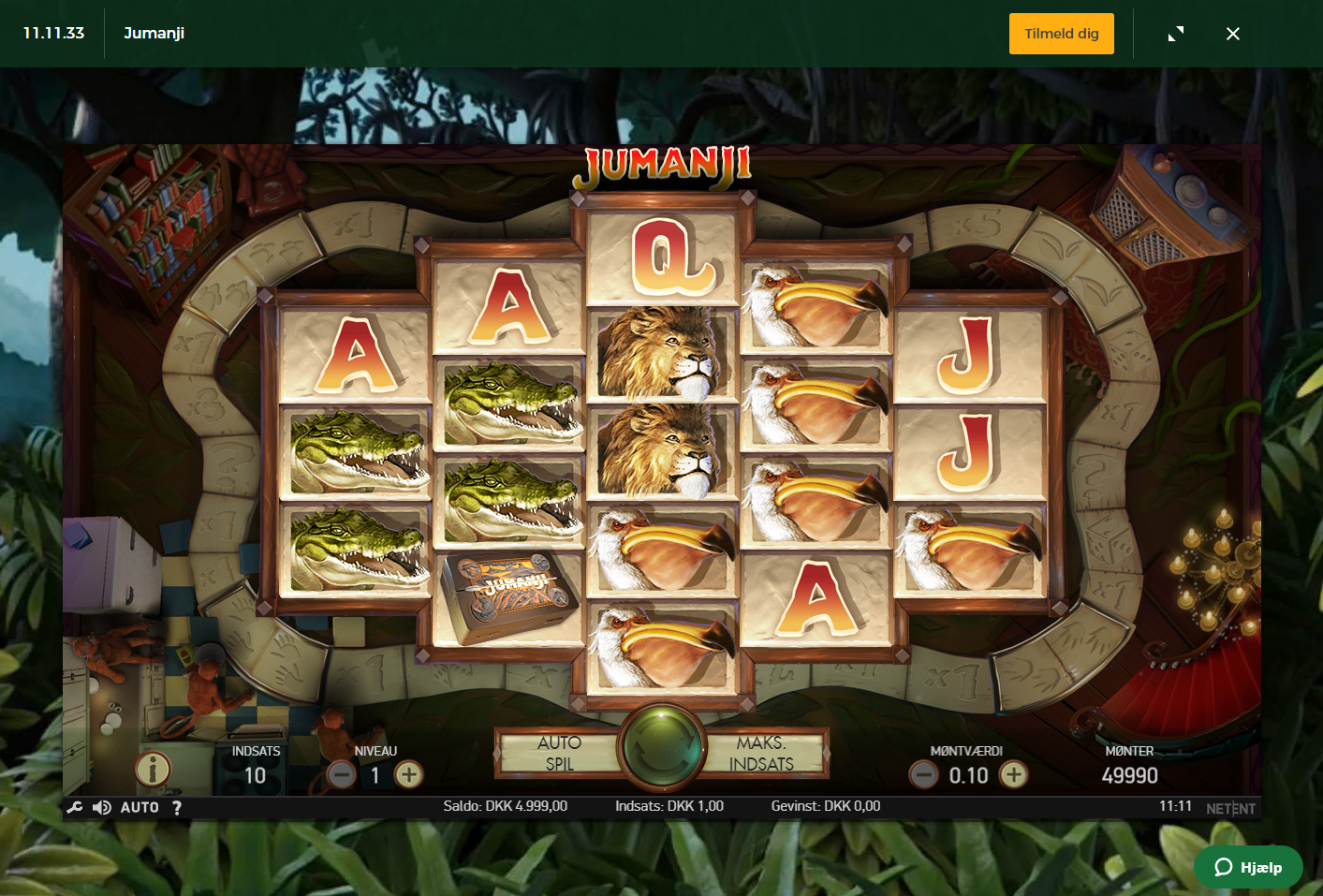Start Auto Spil autoplay
Viewport: 1323px width, 896px height.
[559, 753]
